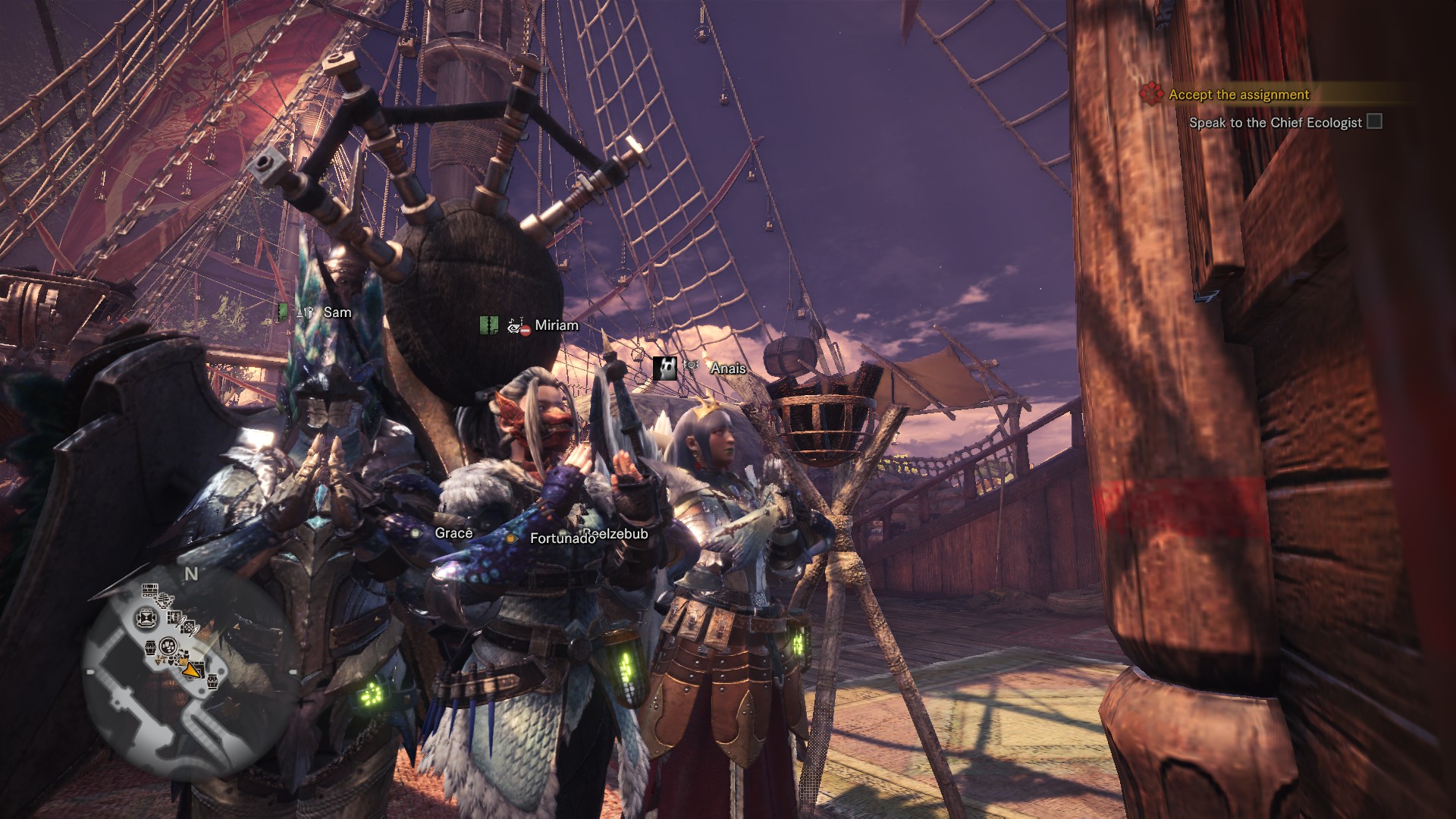This screenshot has height=819, width=1456.
Task: Select the Fortunado name label
Action: coord(561,538)
